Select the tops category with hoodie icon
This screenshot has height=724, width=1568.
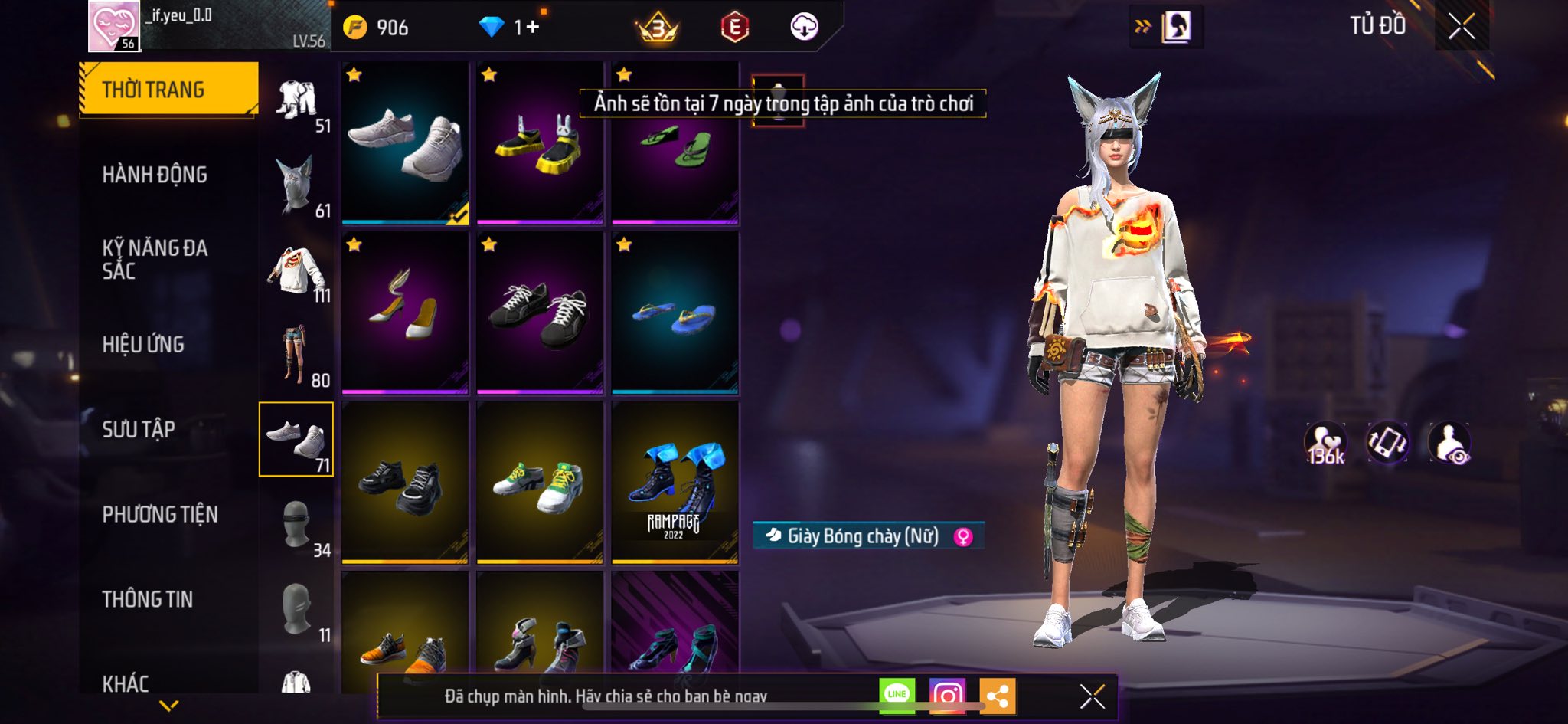click(x=297, y=271)
